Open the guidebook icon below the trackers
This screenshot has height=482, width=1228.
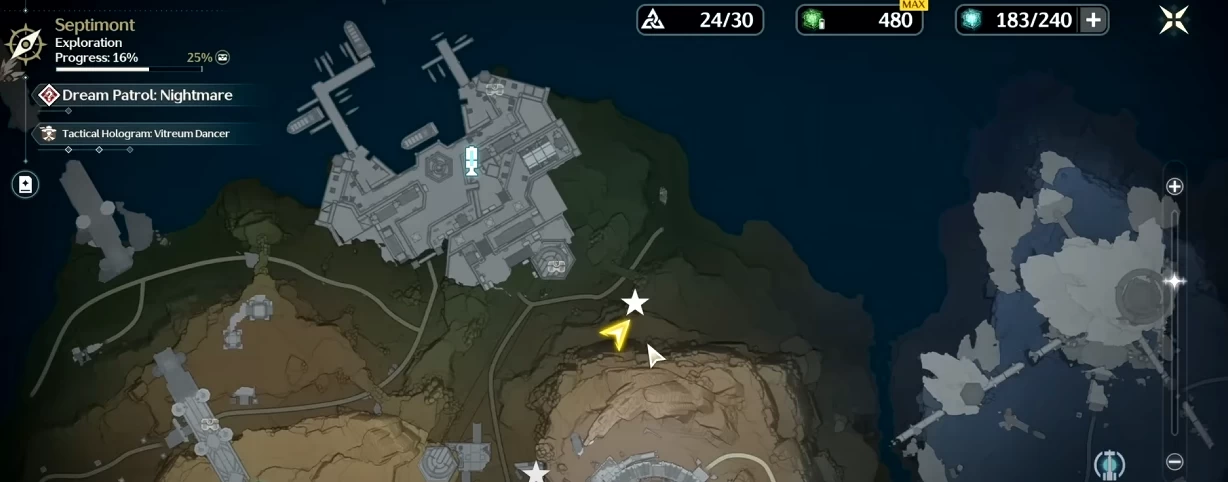click(25, 185)
